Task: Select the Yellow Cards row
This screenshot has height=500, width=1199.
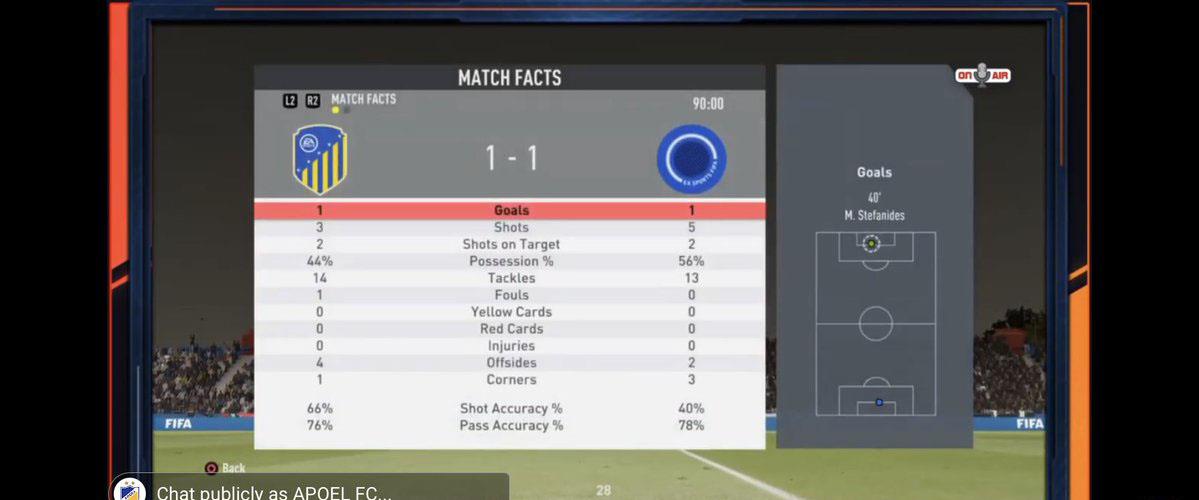Action: [510, 312]
